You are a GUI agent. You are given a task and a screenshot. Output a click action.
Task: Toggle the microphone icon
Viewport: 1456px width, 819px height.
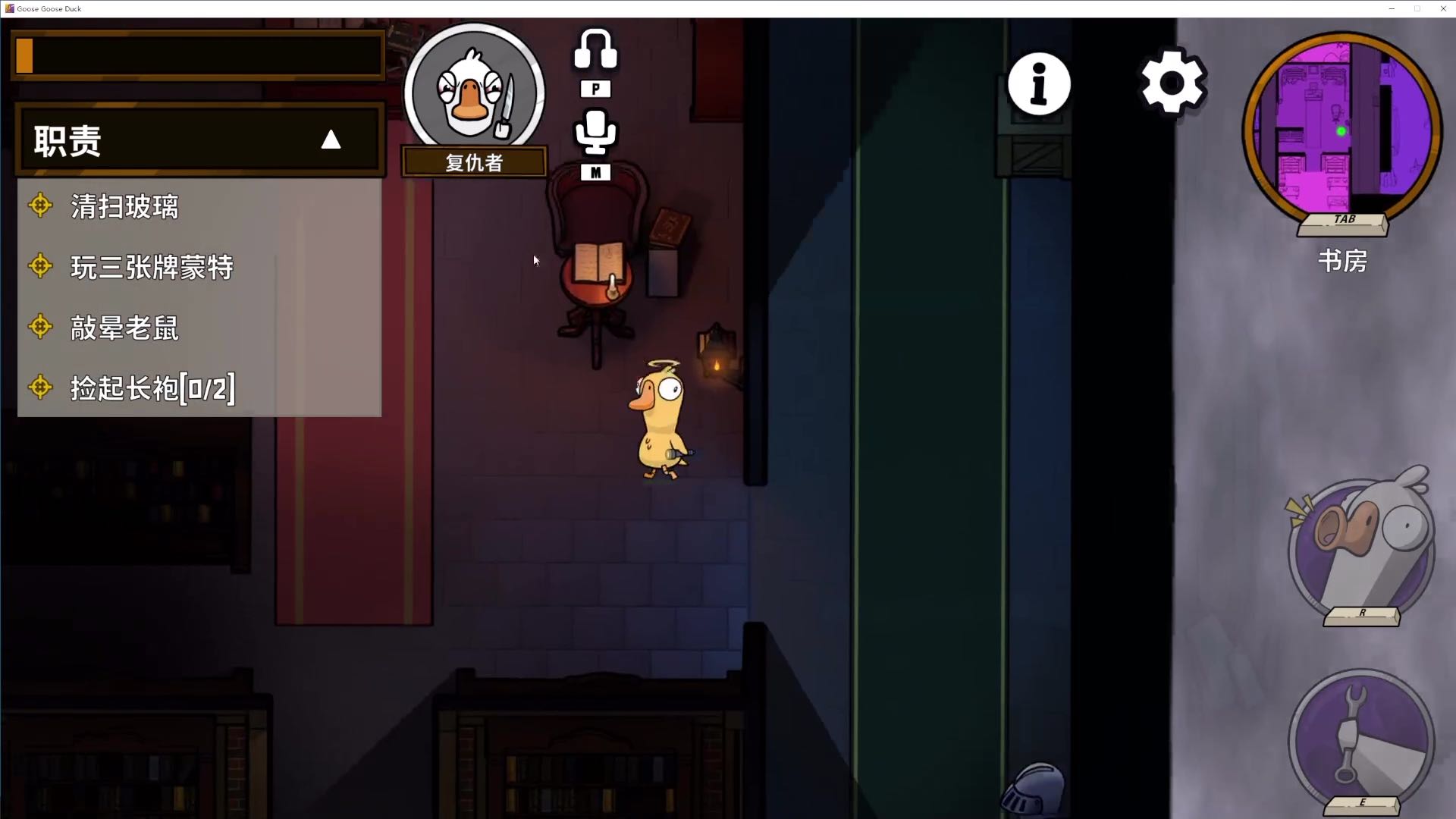pos(595,133)
